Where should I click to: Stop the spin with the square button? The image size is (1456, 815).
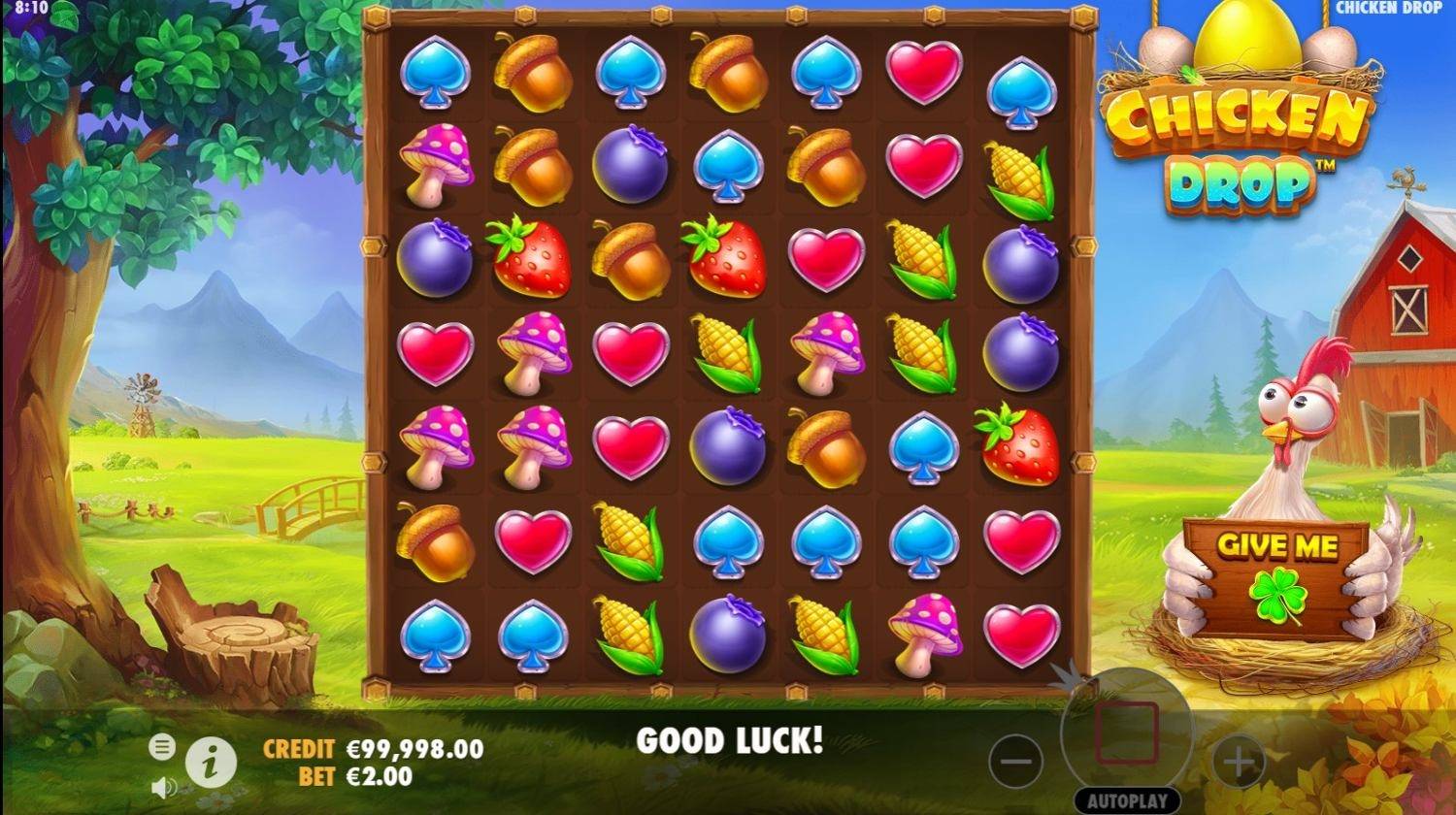click(x=1127, y=733)
